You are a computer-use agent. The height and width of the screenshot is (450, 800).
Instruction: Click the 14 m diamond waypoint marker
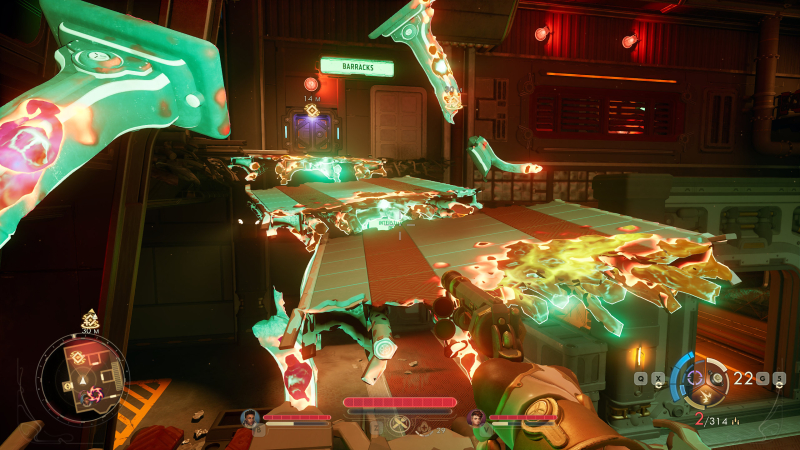click(x=312, y=110)
